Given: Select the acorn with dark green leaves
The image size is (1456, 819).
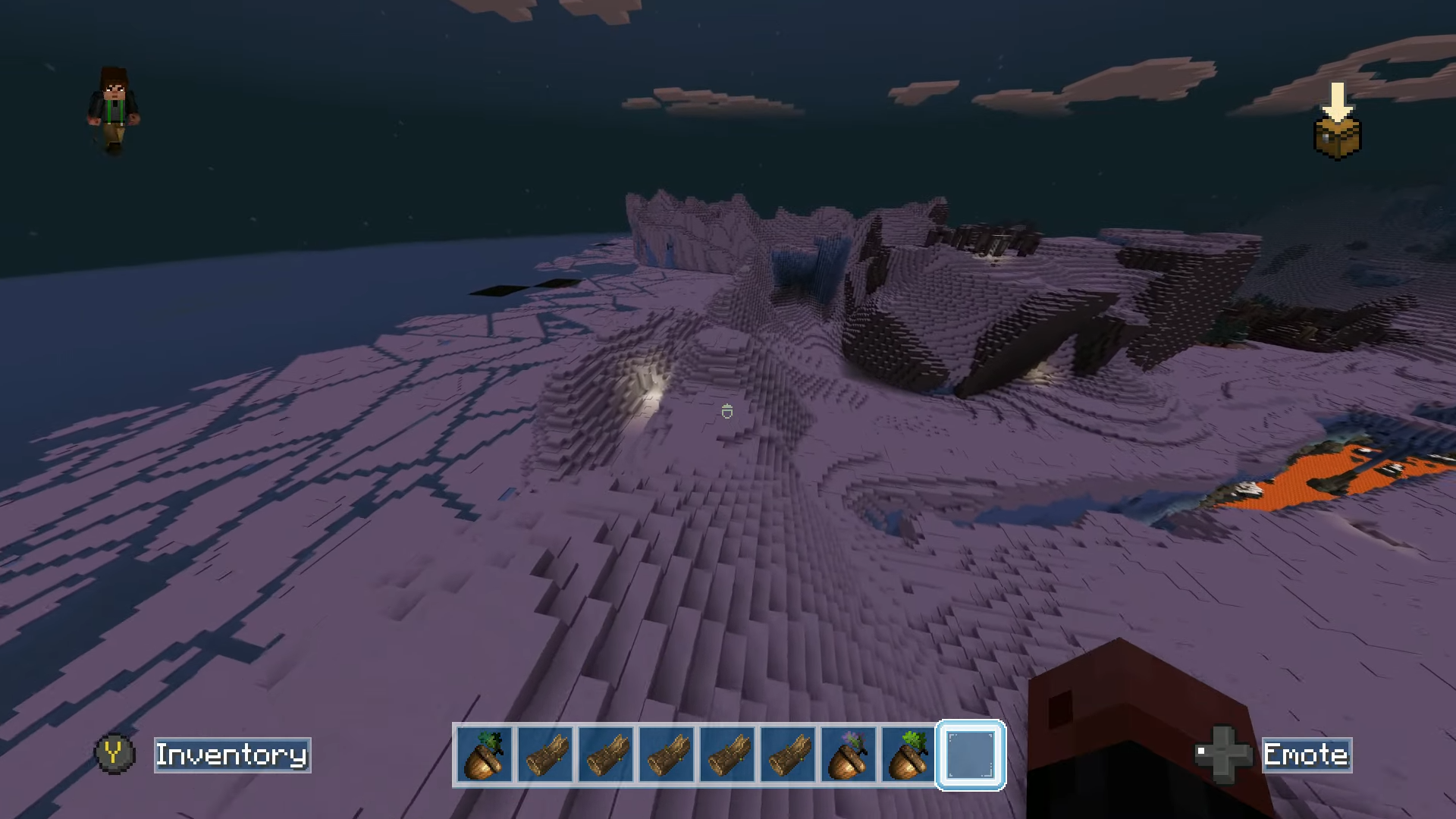Looking at the screenshot, I should (x=485, y=755).
